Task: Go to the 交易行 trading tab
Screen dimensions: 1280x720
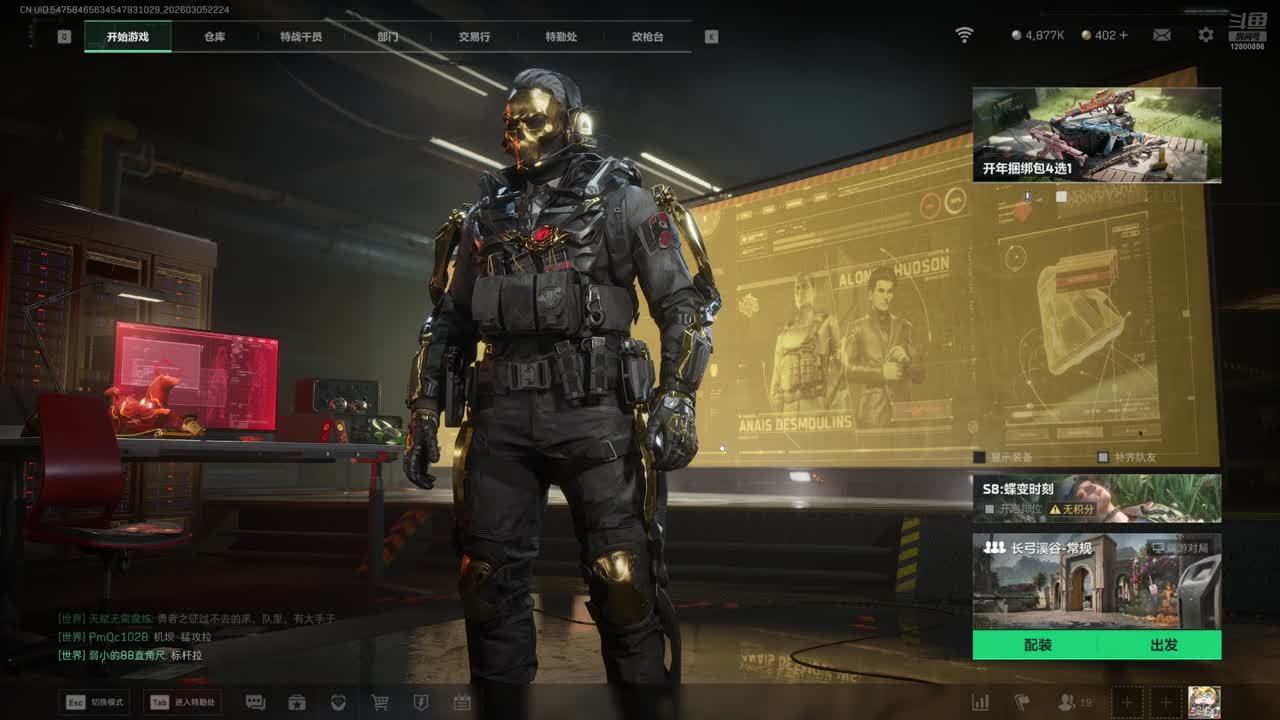Action: tap(474, 37)
